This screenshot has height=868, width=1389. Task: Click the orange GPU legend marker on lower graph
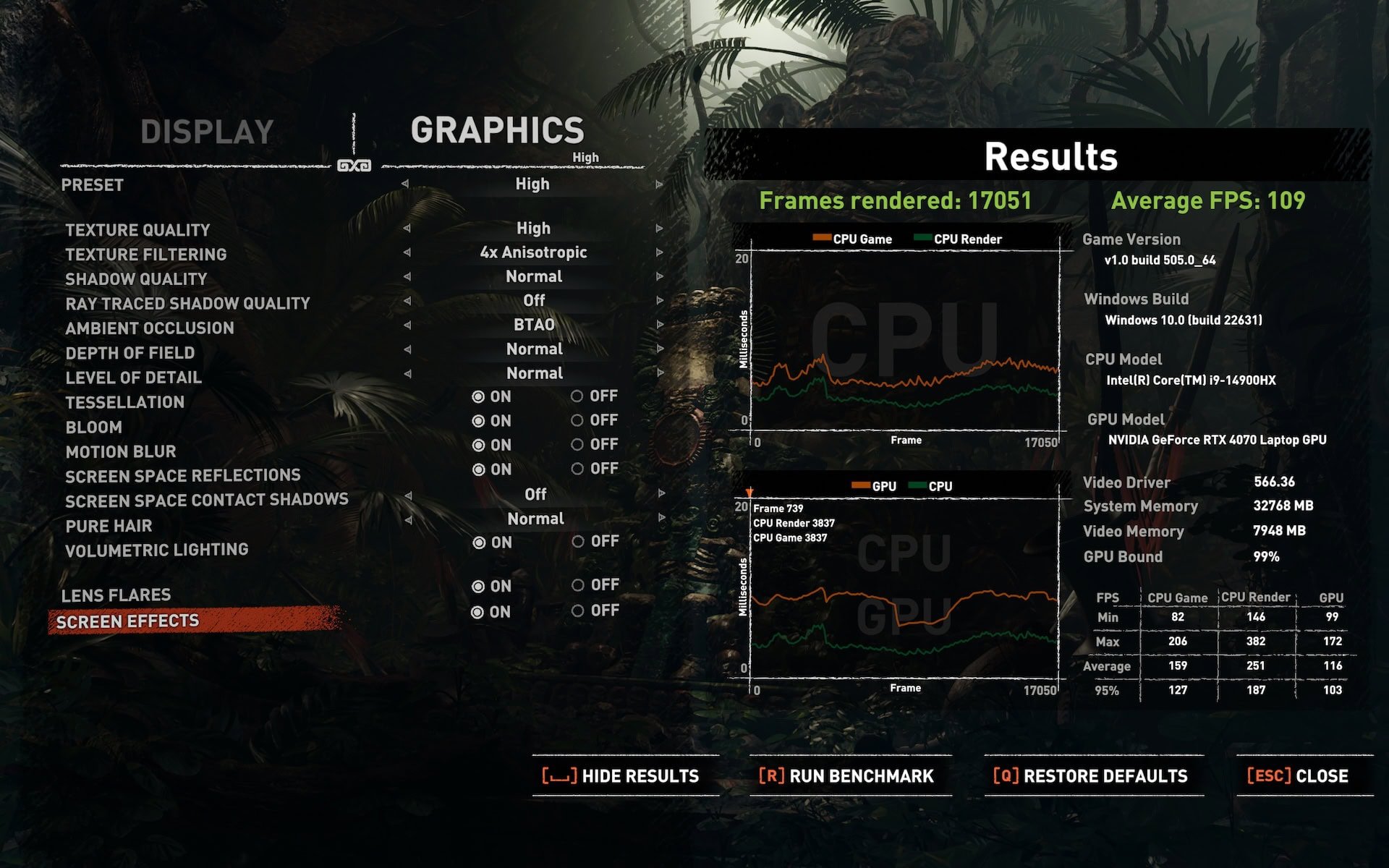pyautogui.click(x=861, y=485)
